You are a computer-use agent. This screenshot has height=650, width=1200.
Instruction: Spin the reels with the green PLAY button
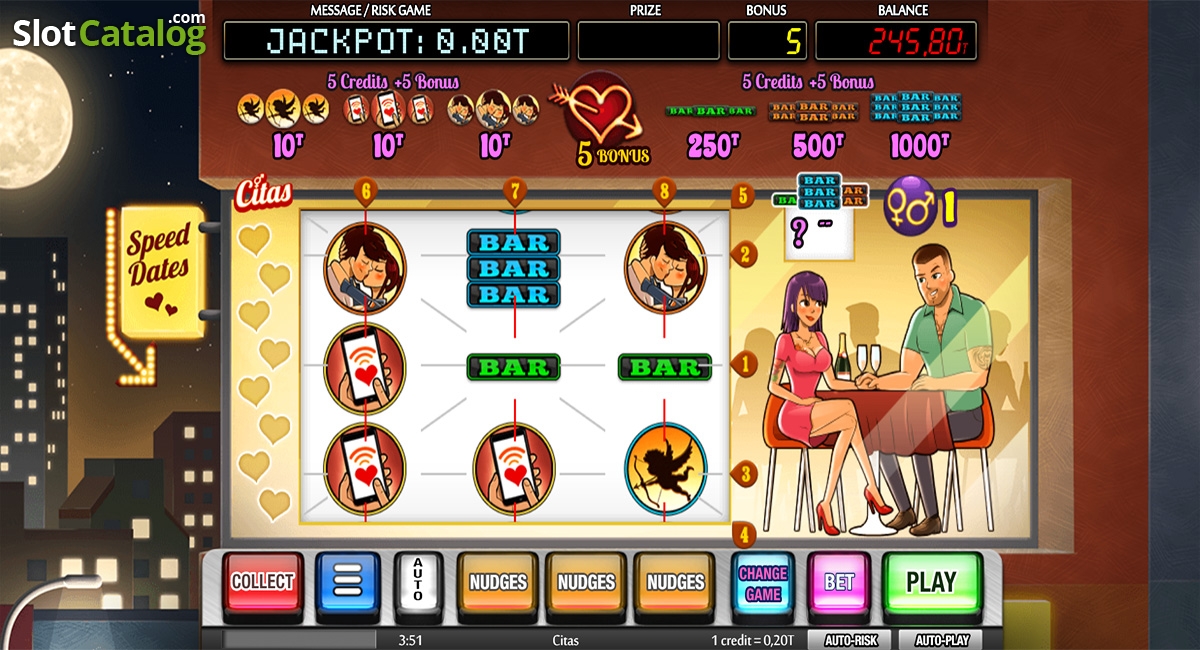931,582
